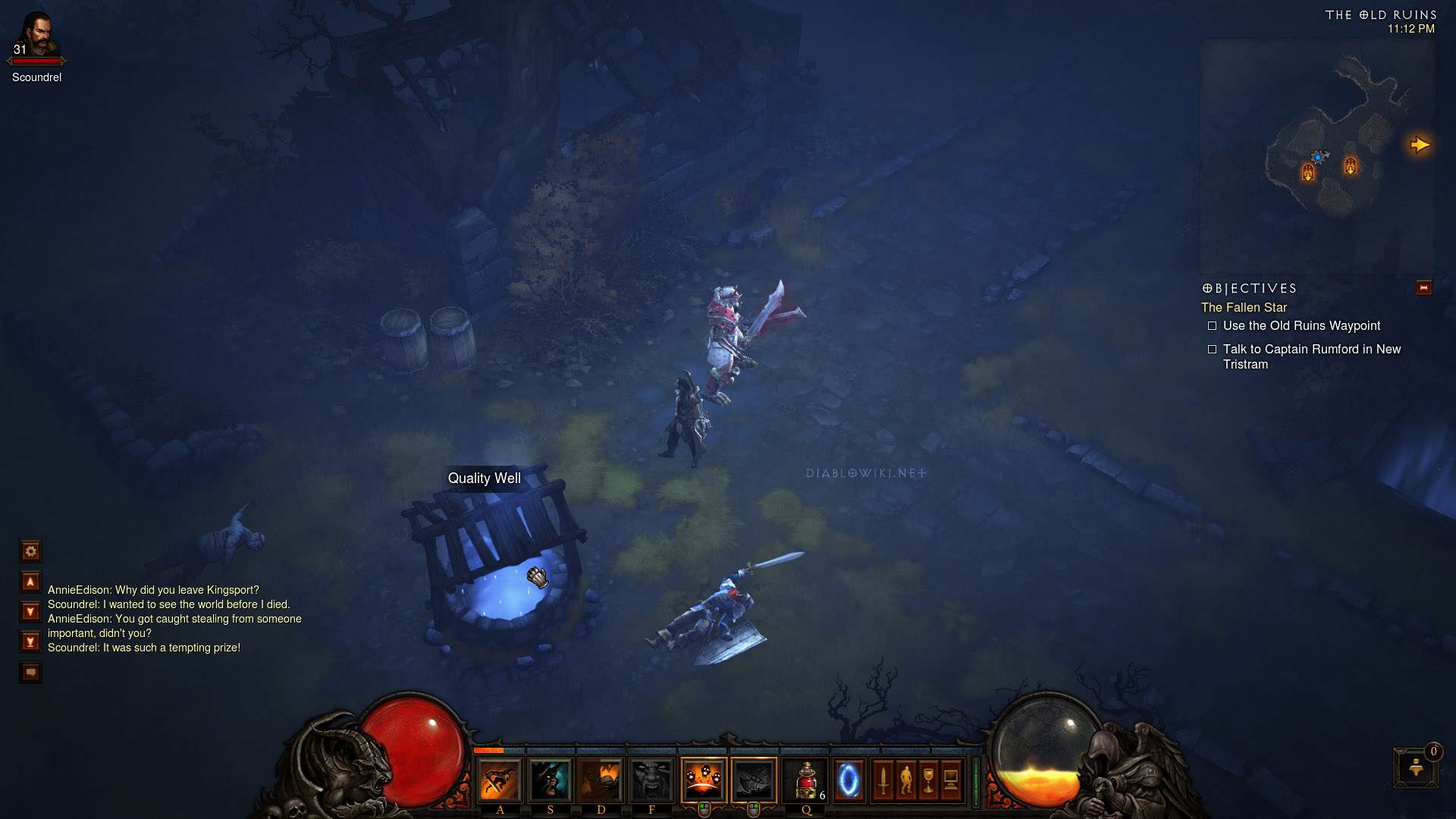Collapse the Objectives tracker panel

[1423, 288]
